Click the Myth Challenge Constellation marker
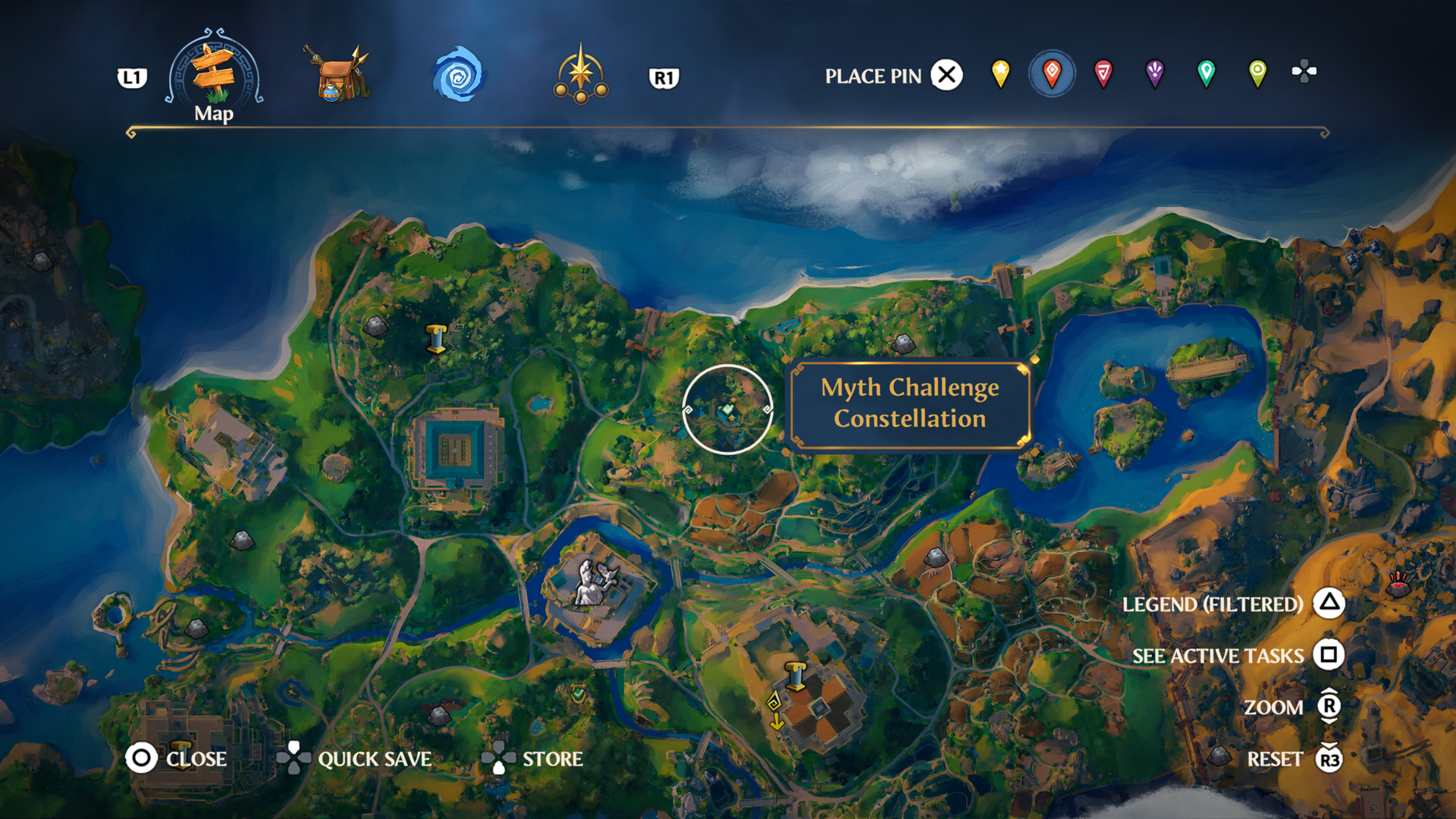This screenshot has width=1456, height=819. (727, 409)
